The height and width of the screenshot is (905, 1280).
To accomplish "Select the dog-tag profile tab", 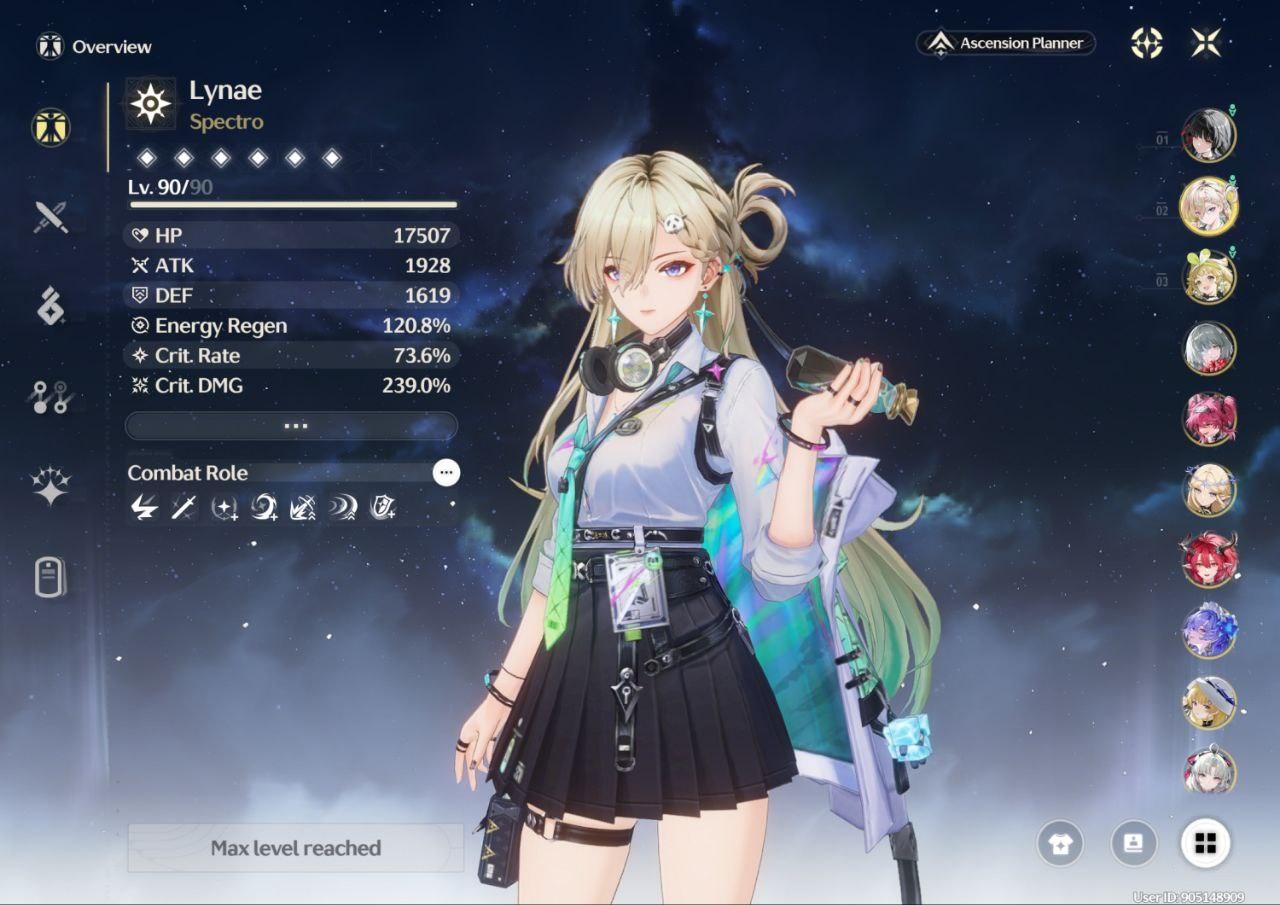I will pyautogui.click(x=50, y=577).
